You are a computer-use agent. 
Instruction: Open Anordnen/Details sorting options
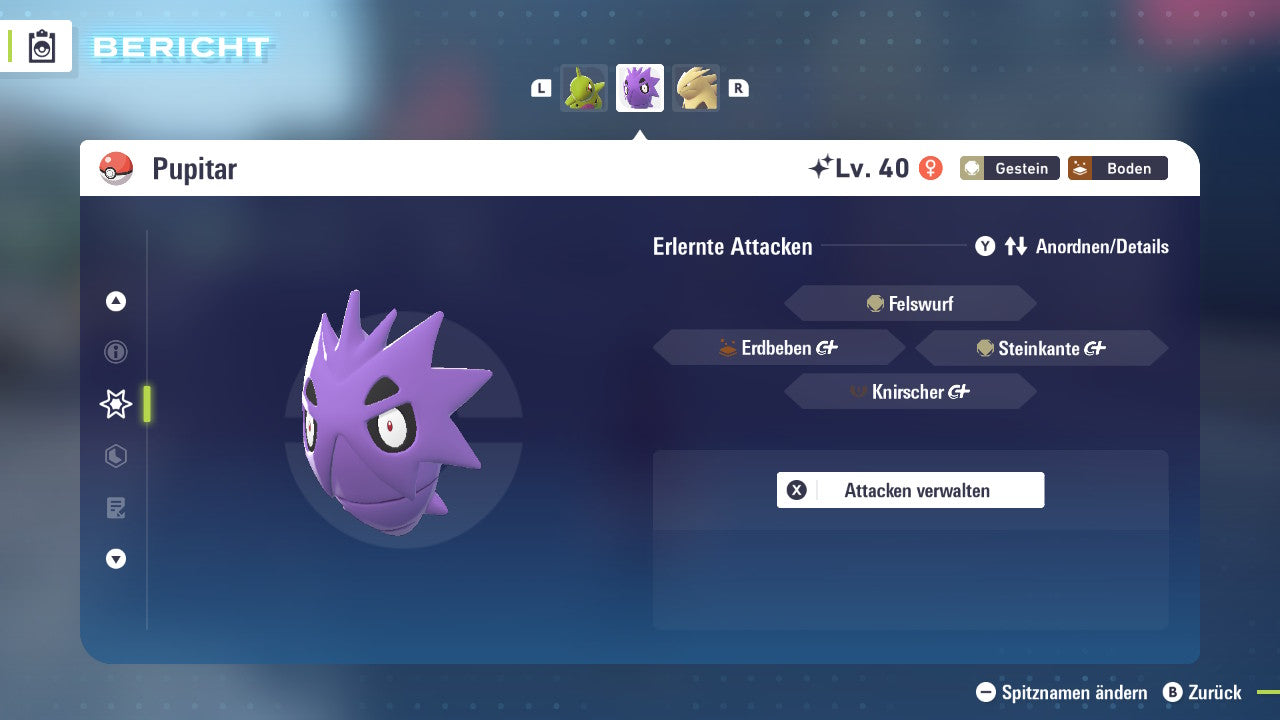pos(1101,246)
